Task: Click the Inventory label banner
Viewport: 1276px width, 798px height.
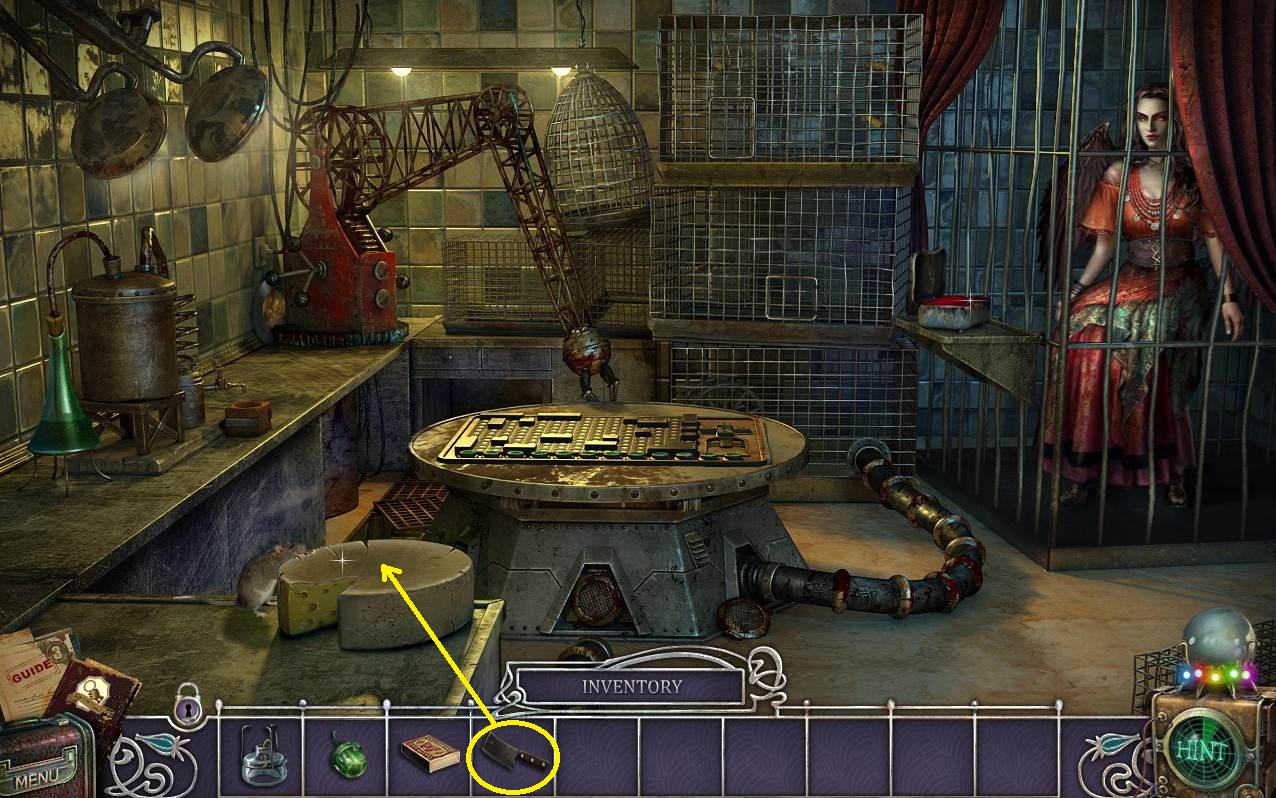Action: coord(632,687)
